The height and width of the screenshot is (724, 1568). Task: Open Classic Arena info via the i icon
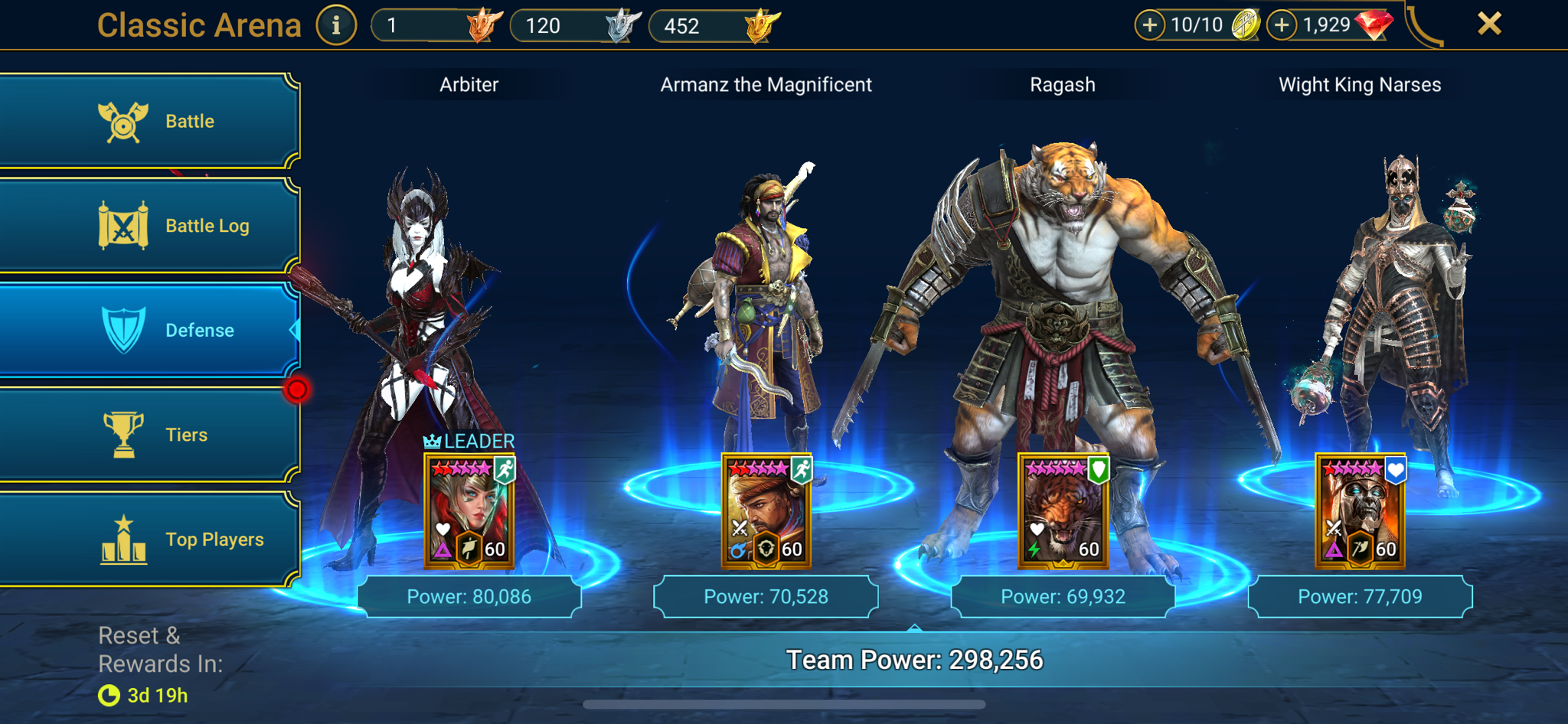click(335, 24)
